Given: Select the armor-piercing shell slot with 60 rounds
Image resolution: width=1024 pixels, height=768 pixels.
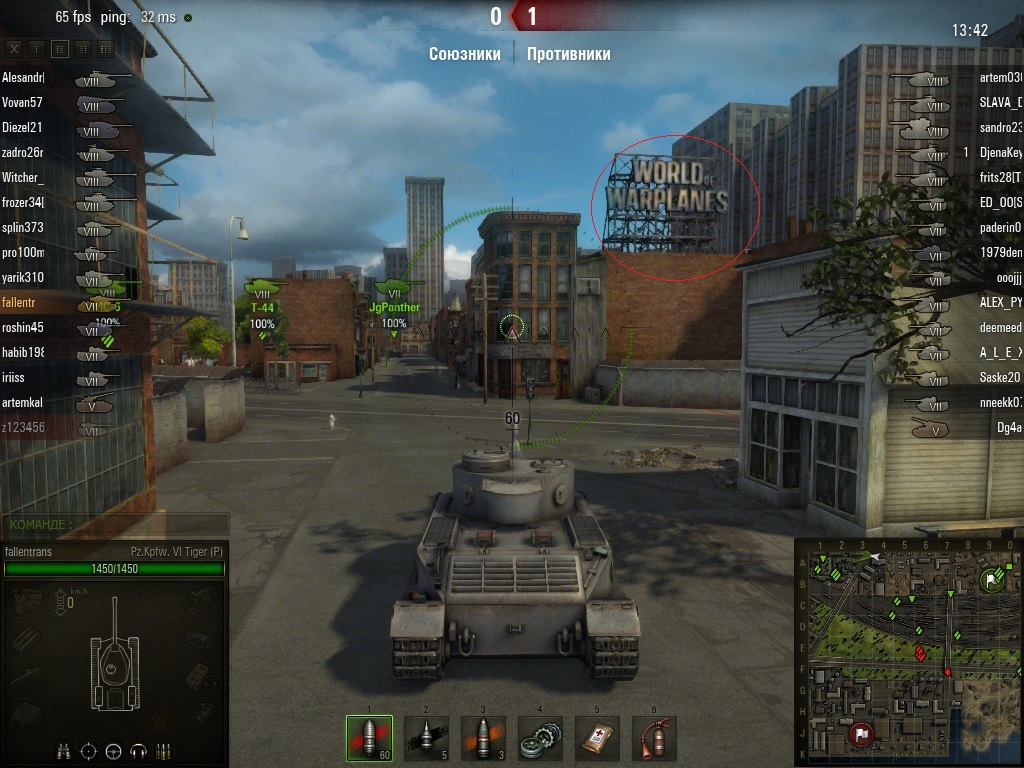Looking at the screenshot, I should point(368,738).
